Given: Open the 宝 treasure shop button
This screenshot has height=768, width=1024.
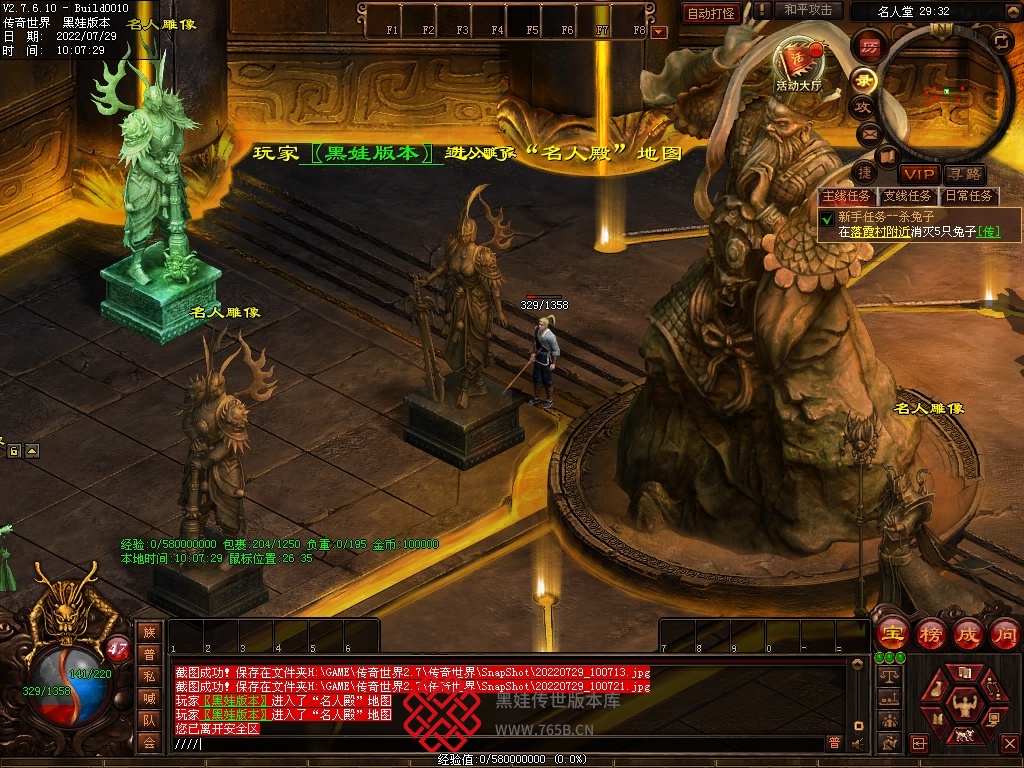Looking at the screenshot, I should click(889, 633).
